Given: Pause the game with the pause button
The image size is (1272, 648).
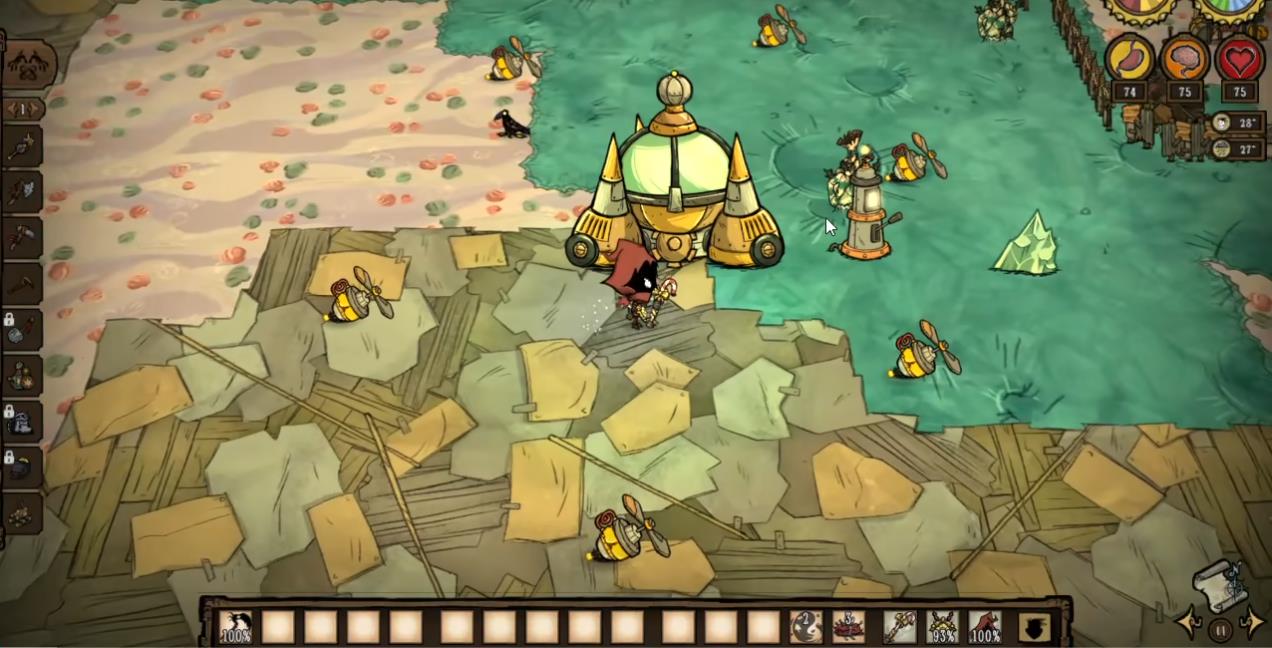Looking at the screenshot, I should pos(1220,630).
